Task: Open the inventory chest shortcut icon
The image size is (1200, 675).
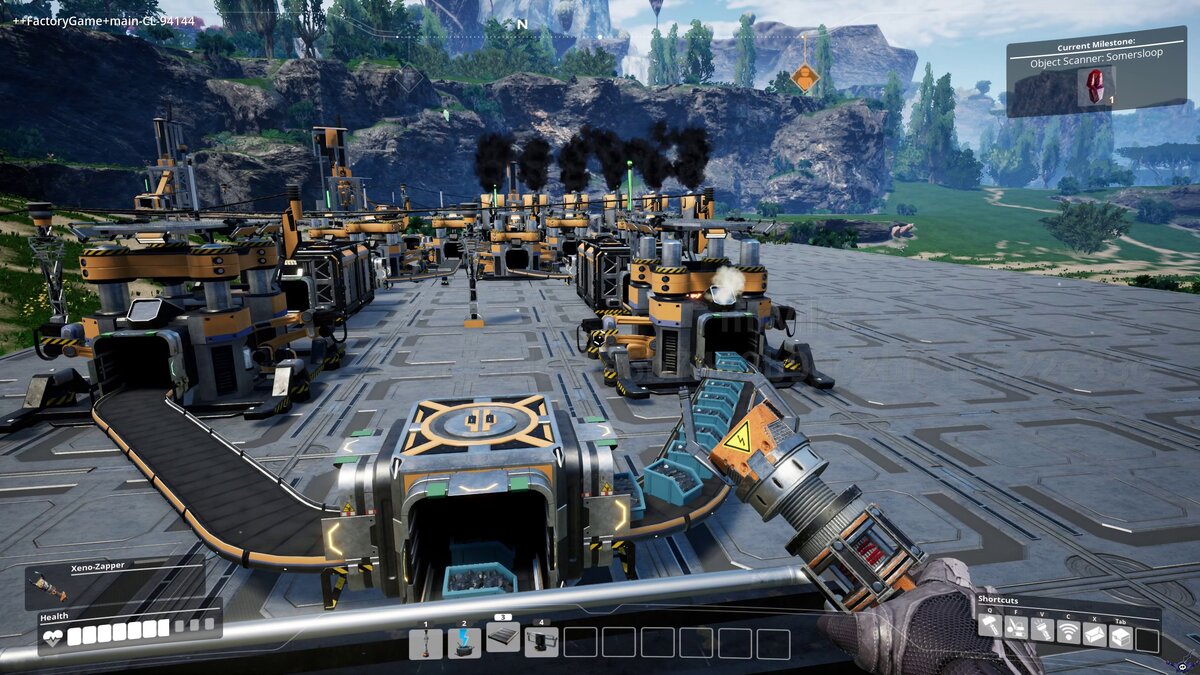Action: [x=1121, y=636]
